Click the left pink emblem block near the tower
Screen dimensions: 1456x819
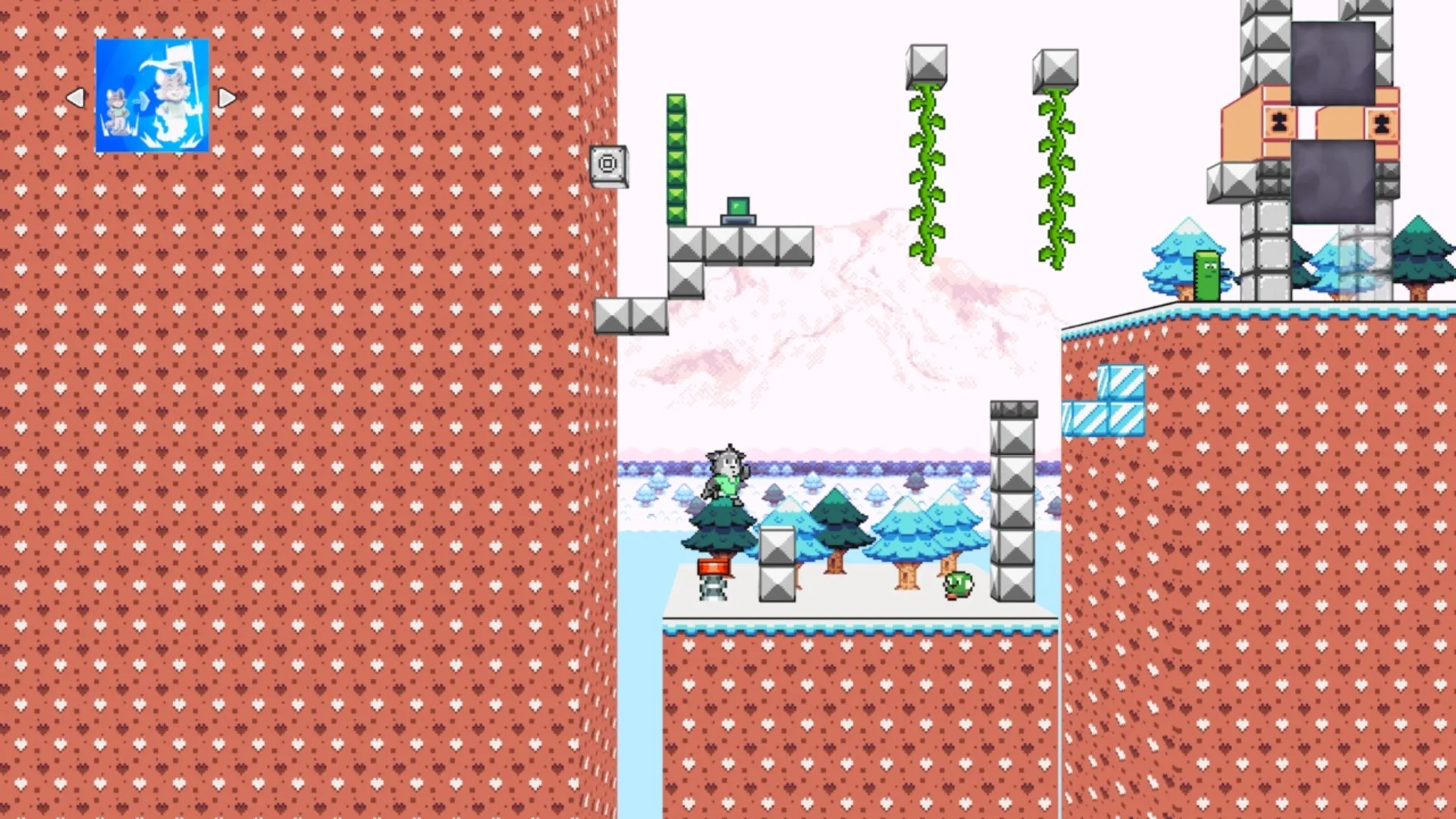coord(1279,121)
